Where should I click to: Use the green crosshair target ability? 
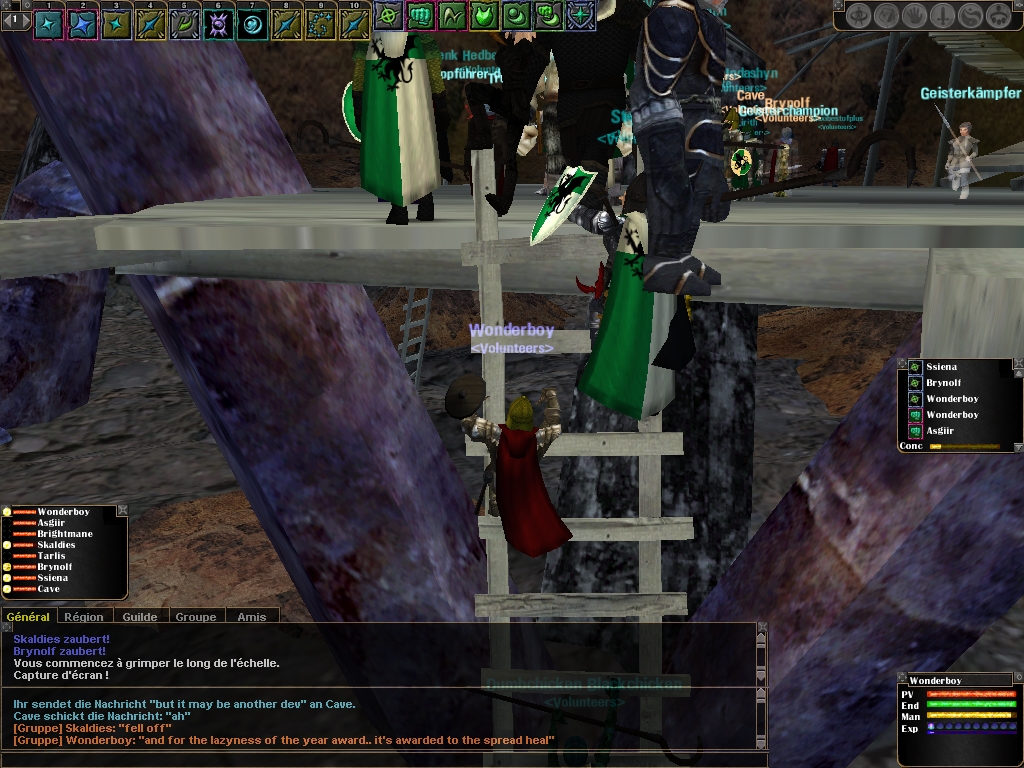click(x=388, y=15)
